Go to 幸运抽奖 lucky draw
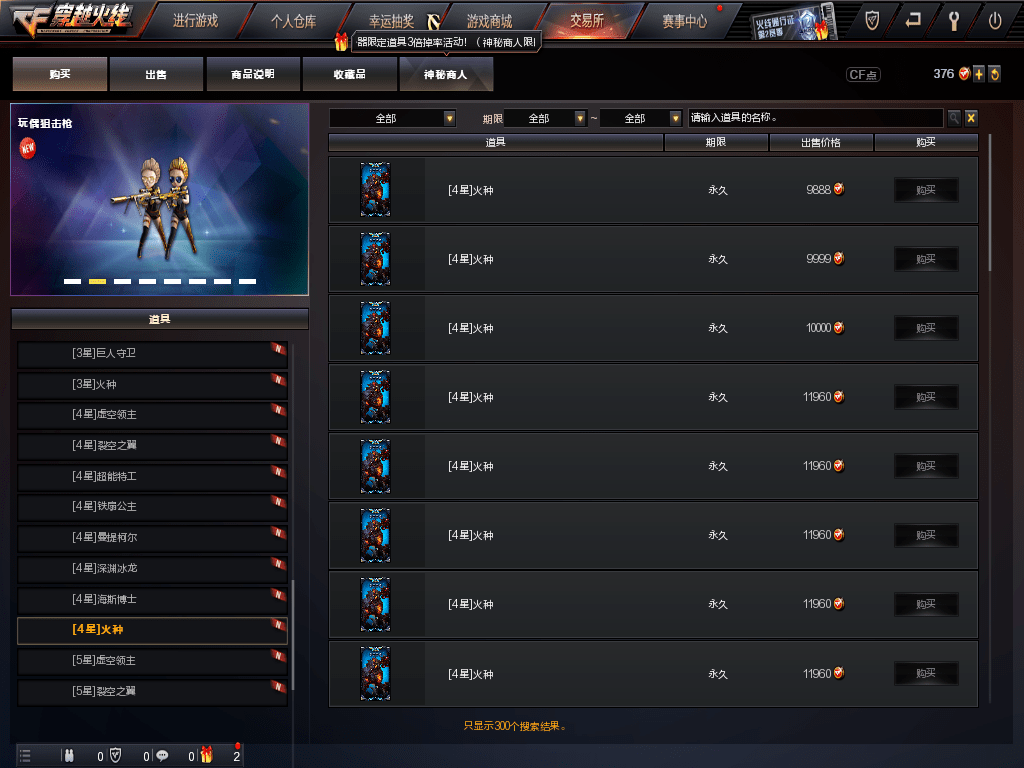Viewport: 1024px width, 768px height. tap(391, 20)
